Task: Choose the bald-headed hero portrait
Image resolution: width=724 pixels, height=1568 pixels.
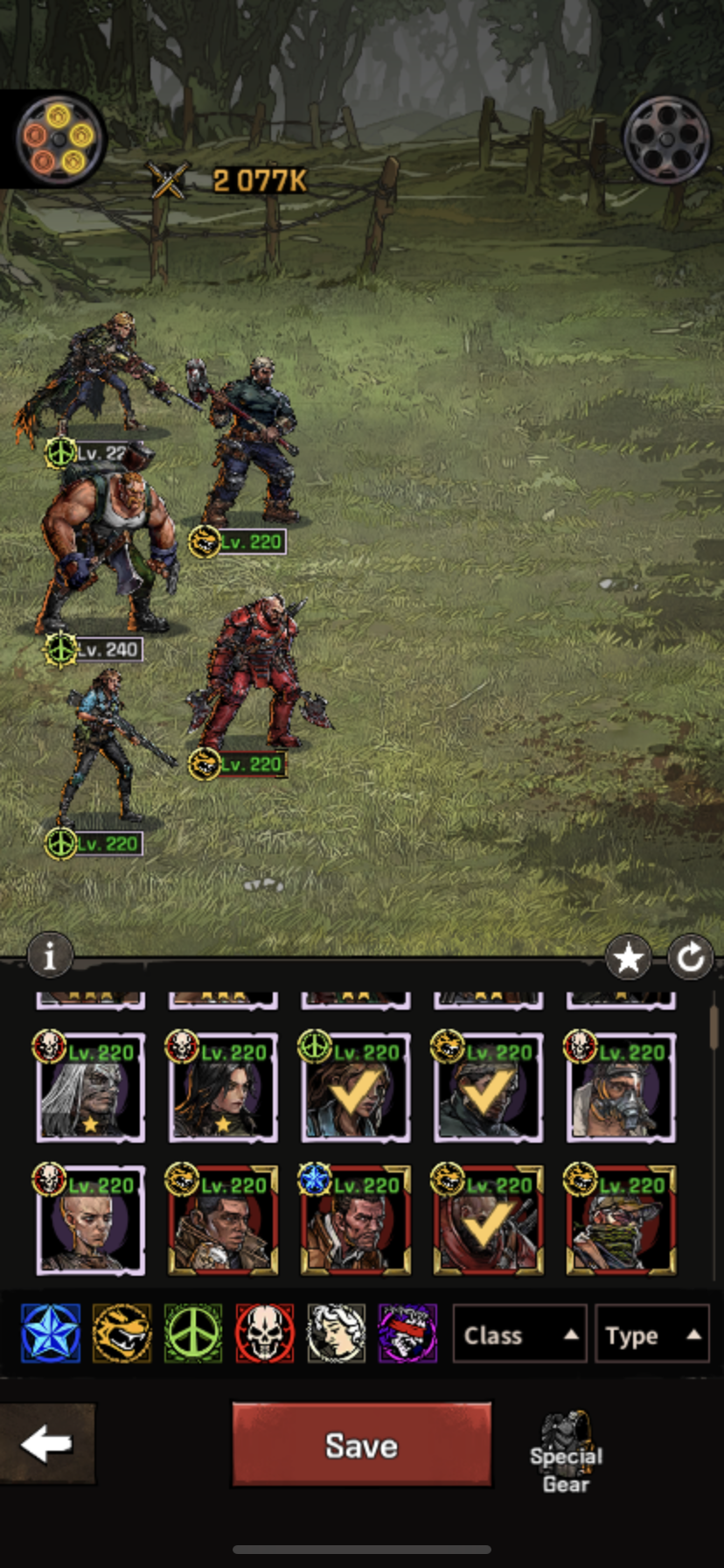Action: tap(90, 1221)
